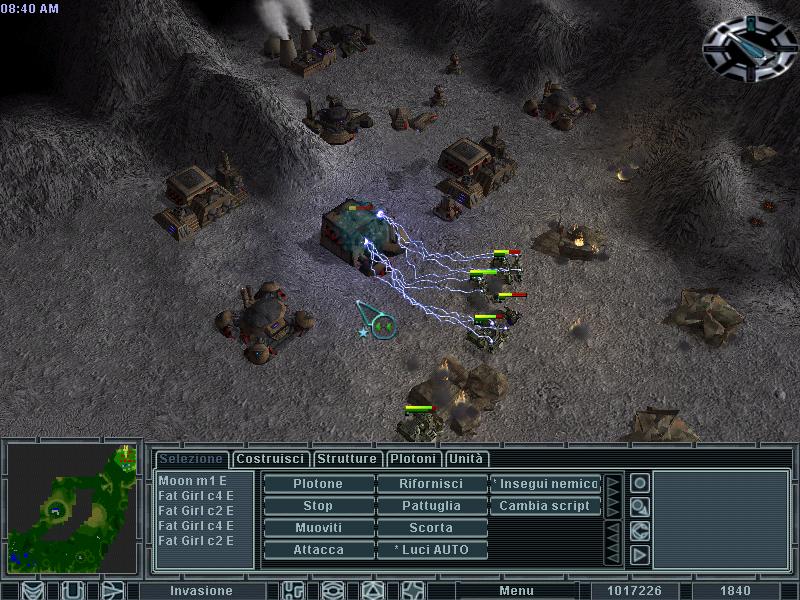Issue the Stop command
800x600 pixels.
point(318,506)
